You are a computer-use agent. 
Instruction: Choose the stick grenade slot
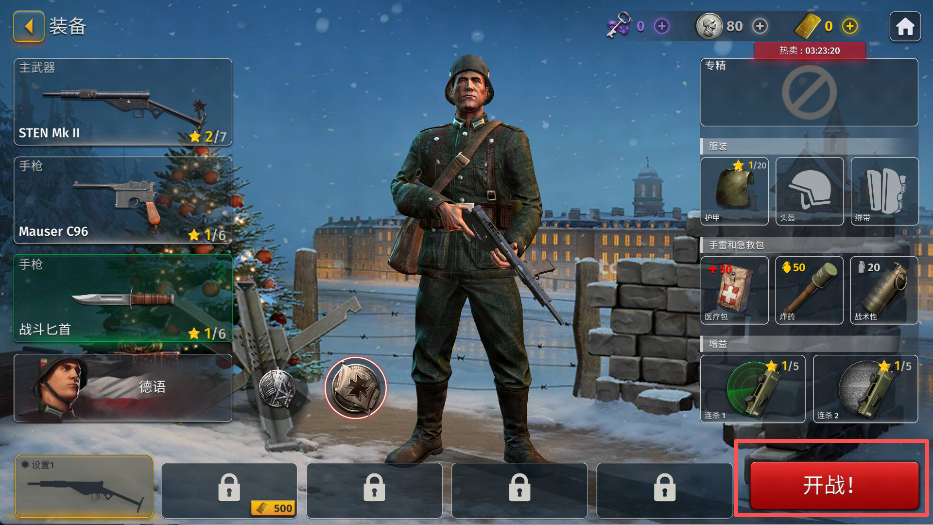809,290
